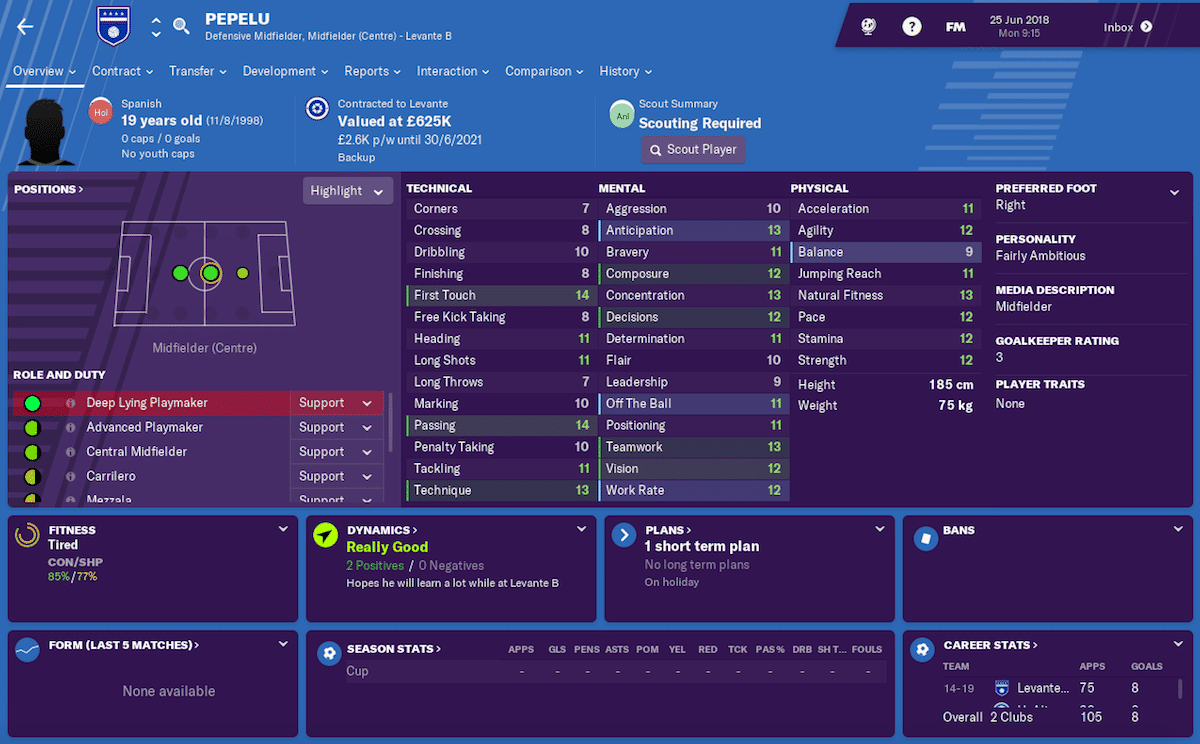Select the Deep Lying Playmaker role
This screenshot has height=744, width=1200.
click(147, 403)
